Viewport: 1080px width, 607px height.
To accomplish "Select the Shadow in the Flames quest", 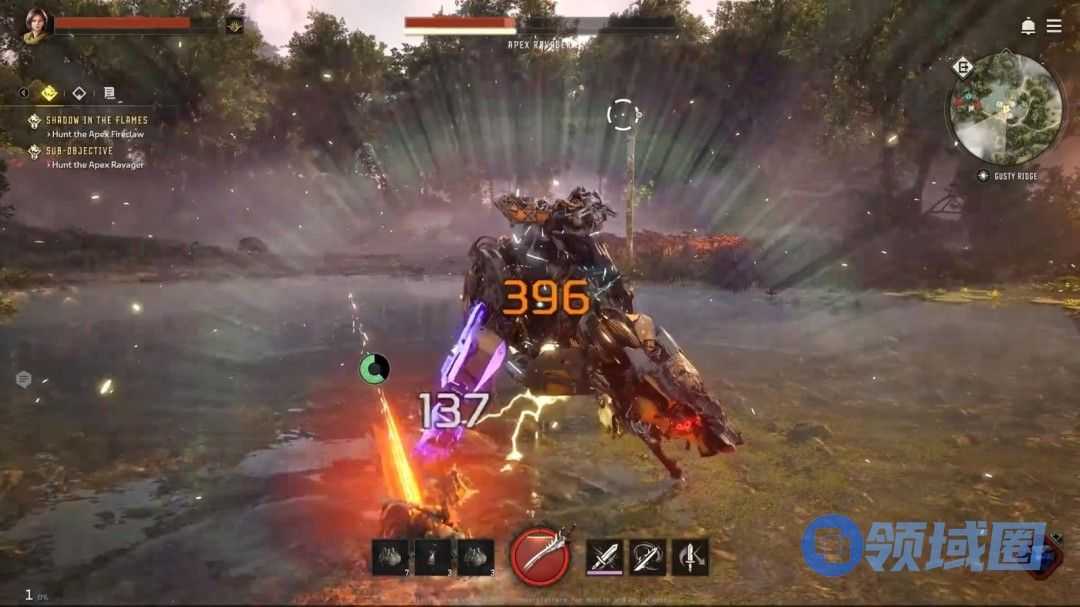I will tap(96, 120).
